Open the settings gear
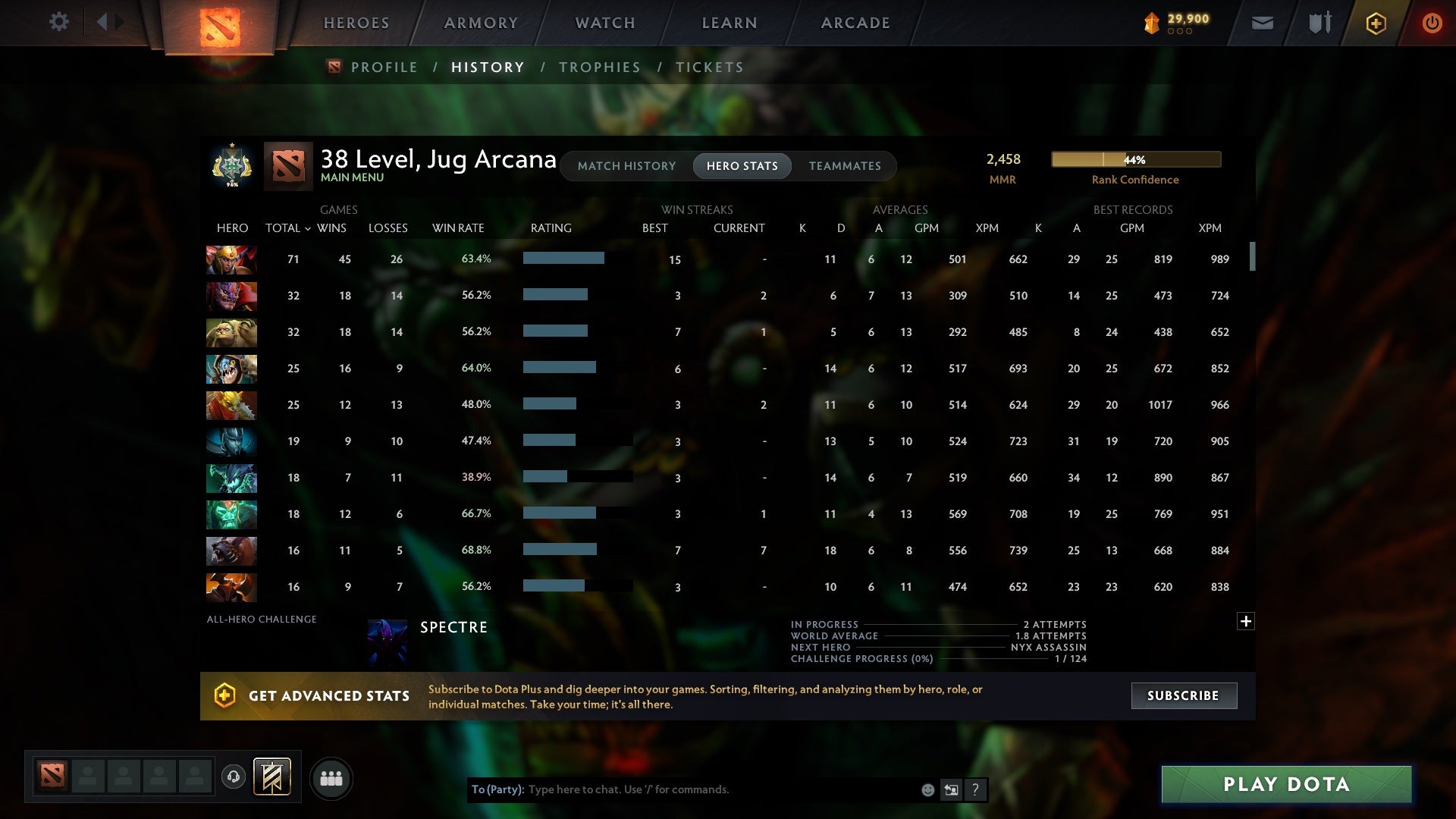Viewport: 1456px width, 819px height. pyautogui.click(x=59, y=22)
